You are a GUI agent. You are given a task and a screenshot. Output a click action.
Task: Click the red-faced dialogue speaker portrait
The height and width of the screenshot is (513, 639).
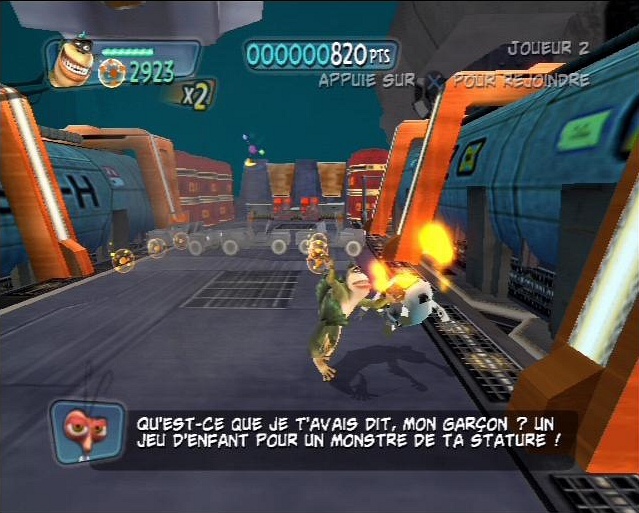[x=89, y=432]
